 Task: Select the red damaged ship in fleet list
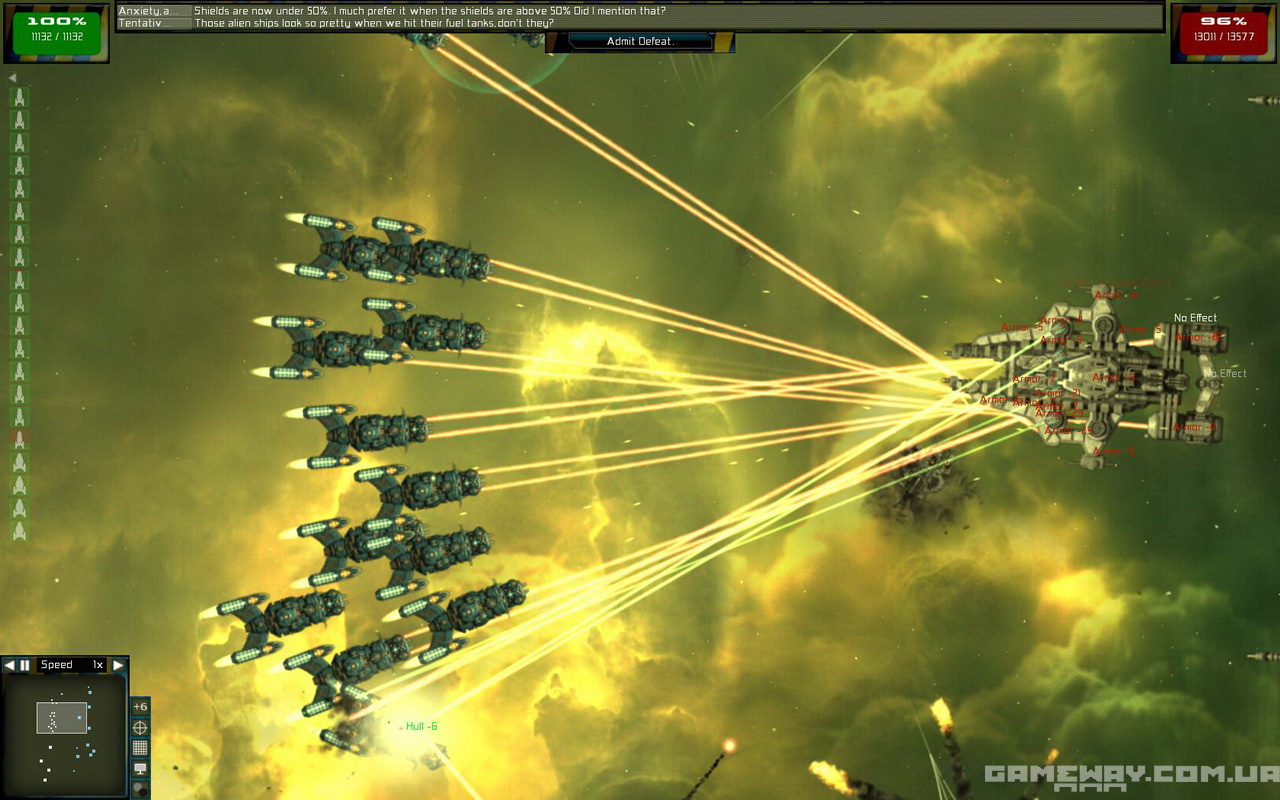[x=18, y=439]
